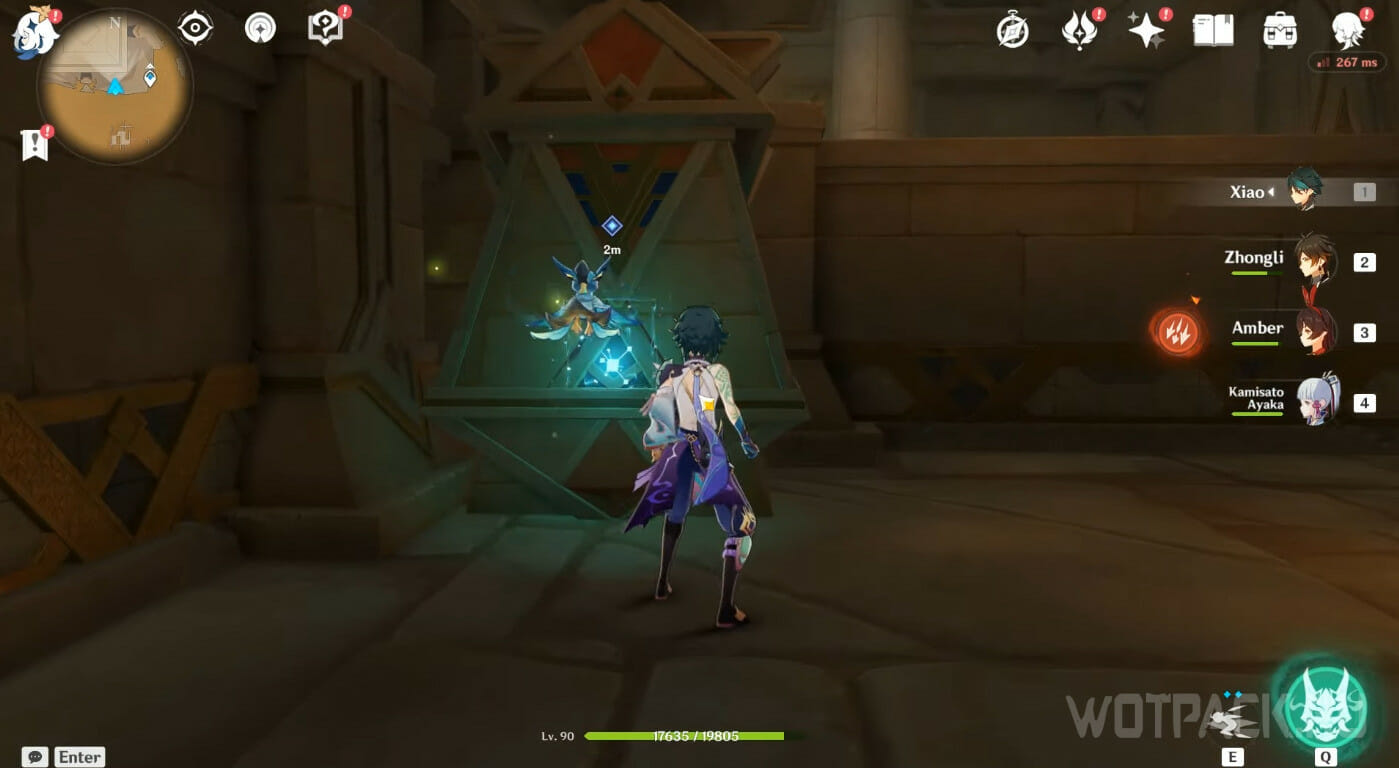The image size is (1399, 768).
Task: Open the circular arc icon beside the eye
Action: click(260, 28)
